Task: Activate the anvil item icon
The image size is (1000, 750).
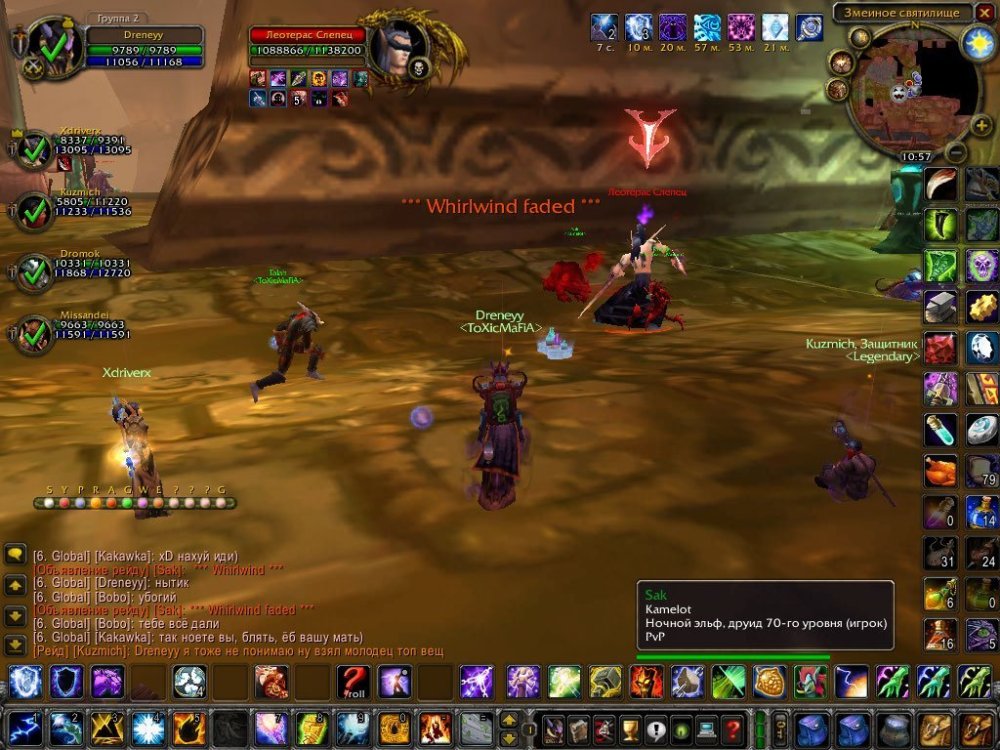Action: (x=940, y=307)
